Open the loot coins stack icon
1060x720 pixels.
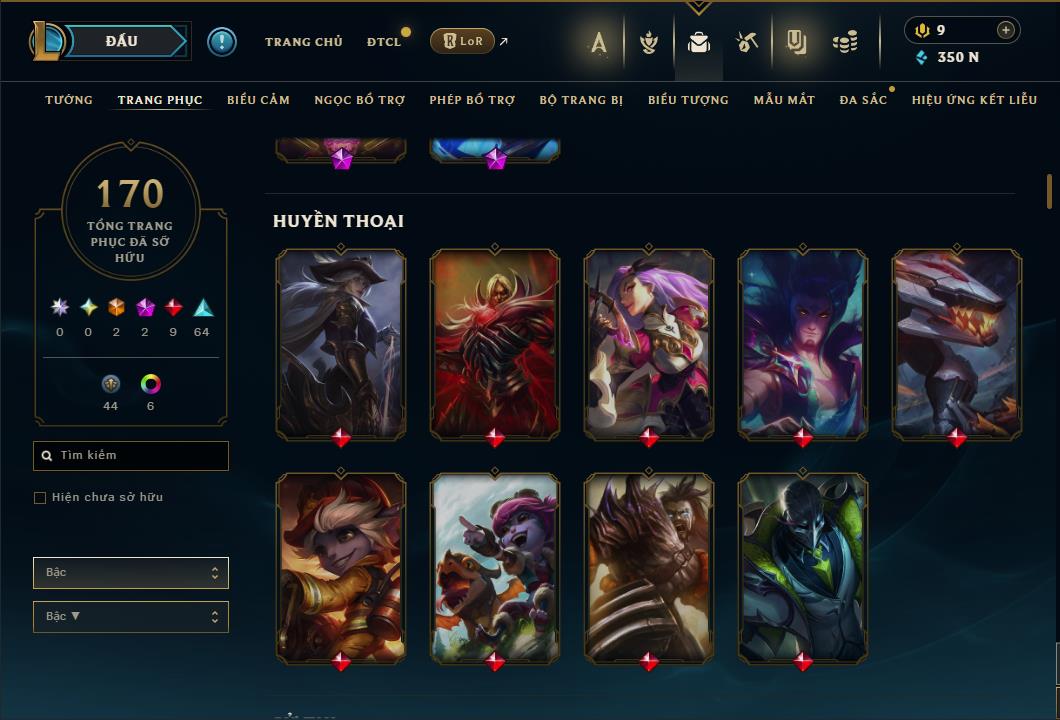click(x=845, y=42)
